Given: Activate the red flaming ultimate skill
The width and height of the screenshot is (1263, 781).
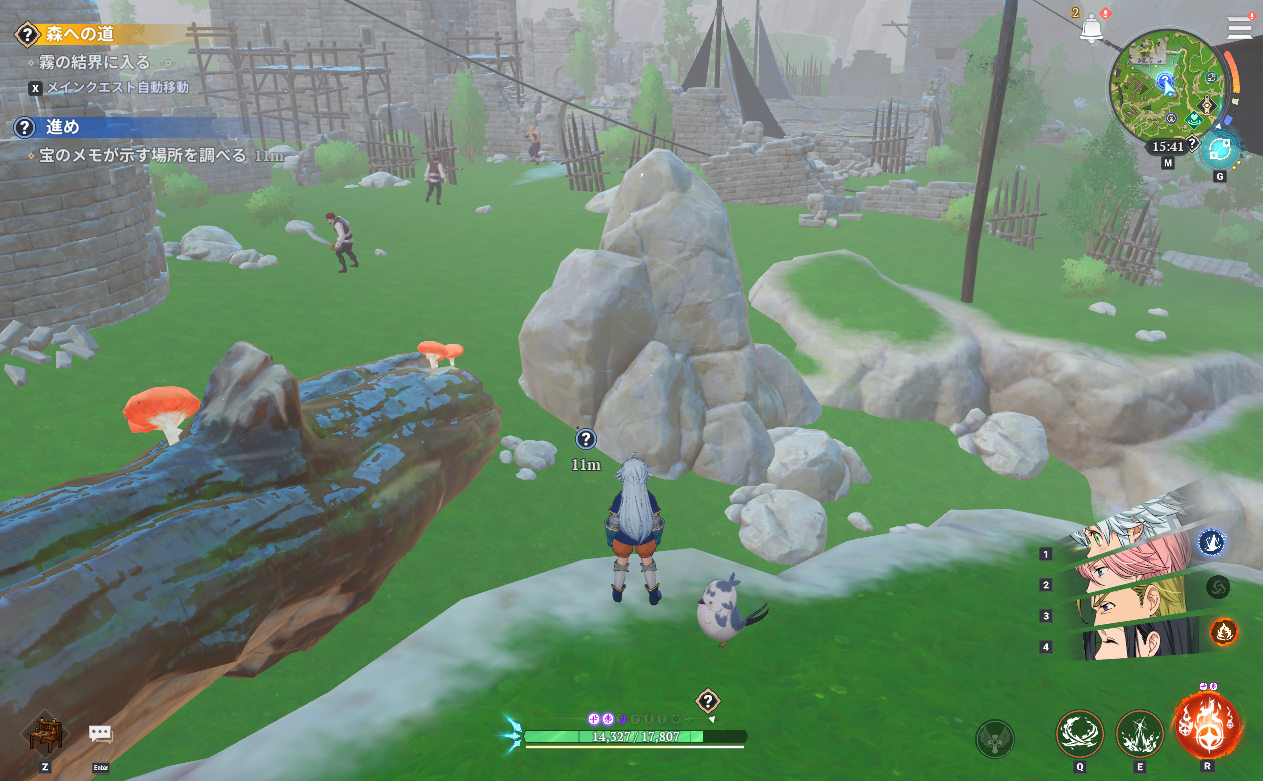Looking at the screenshot, I should point(1207,727).
